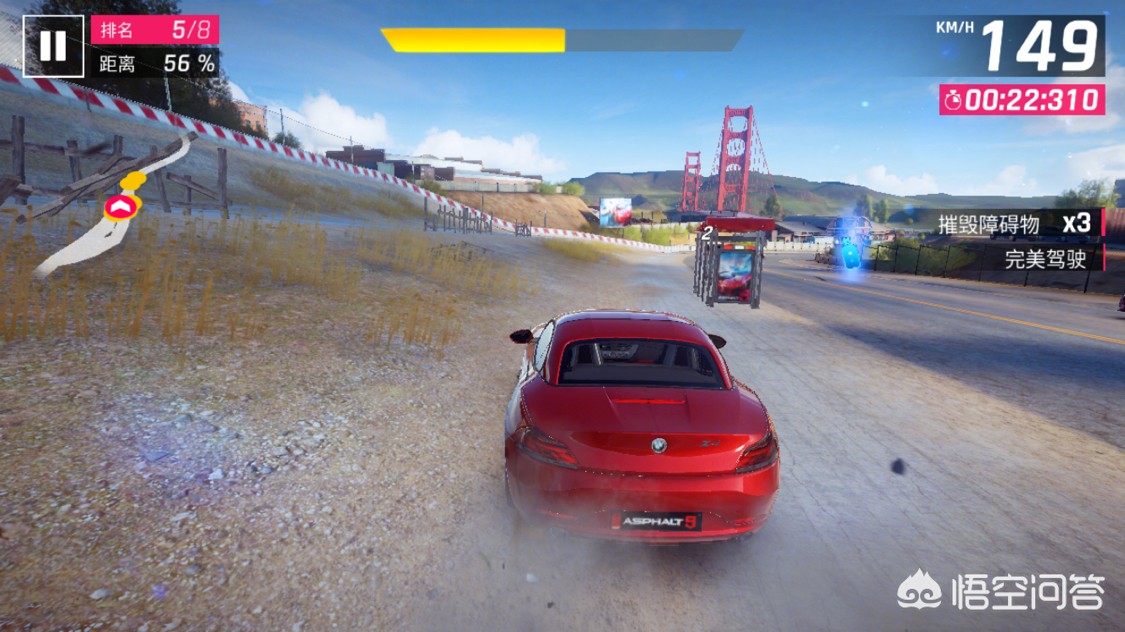Pause the race
This screenshot has width=1125, height=632.
tap(52, 45)
